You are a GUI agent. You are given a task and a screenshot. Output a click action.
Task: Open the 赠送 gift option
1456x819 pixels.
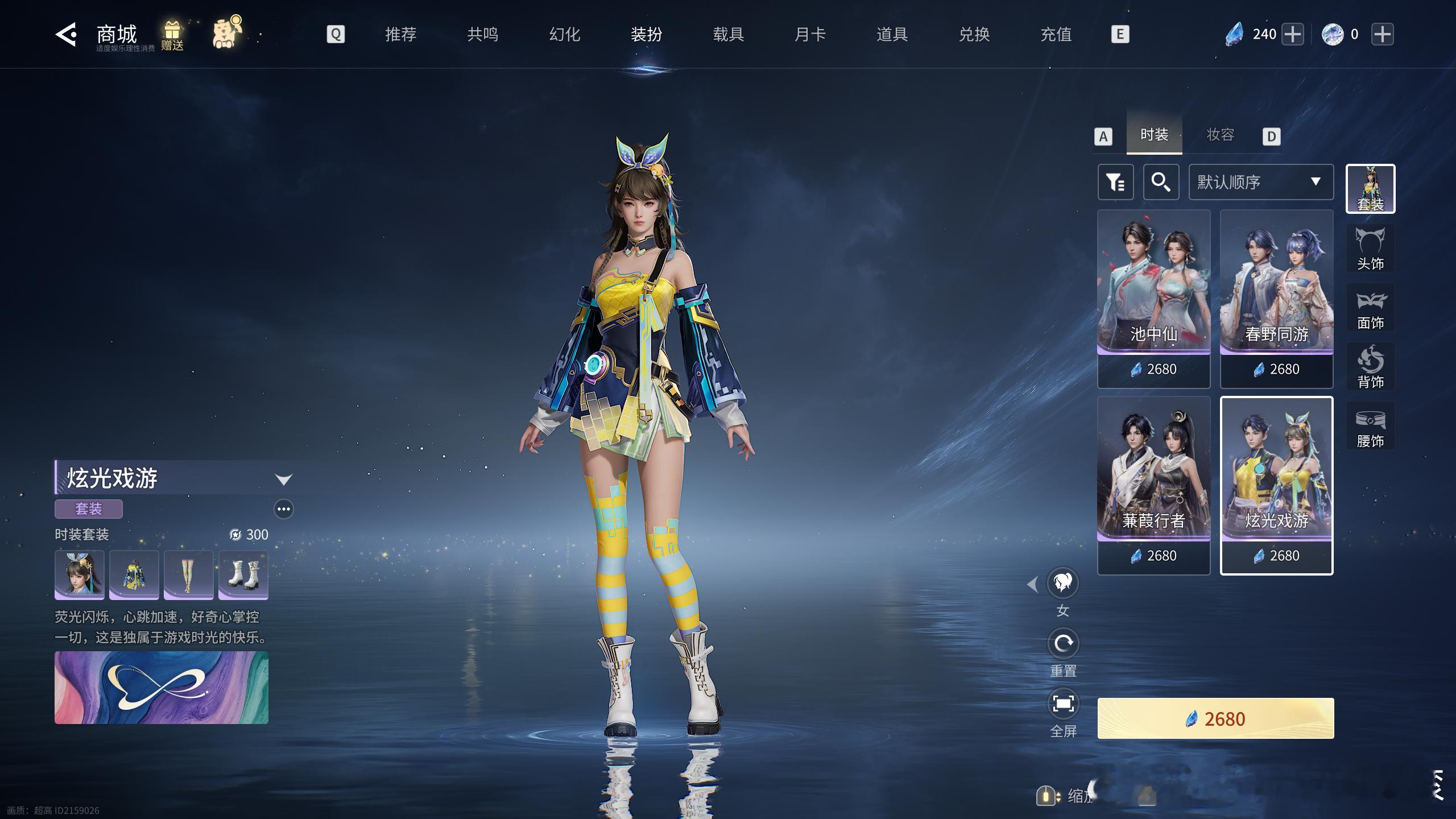click(x=172, y=35)
